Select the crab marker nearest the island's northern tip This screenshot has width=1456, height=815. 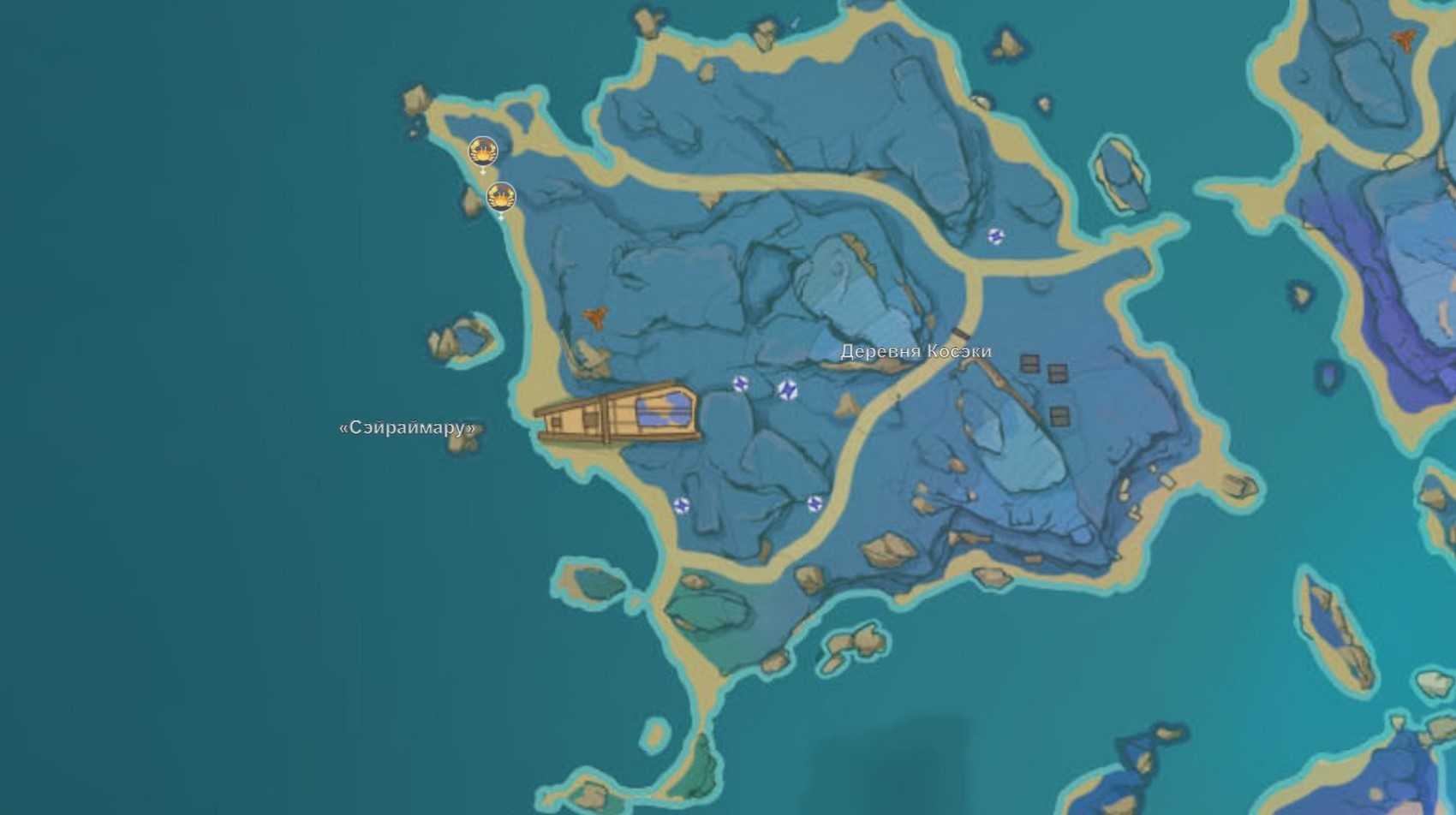pyautogui.click(x=483, y=152)
